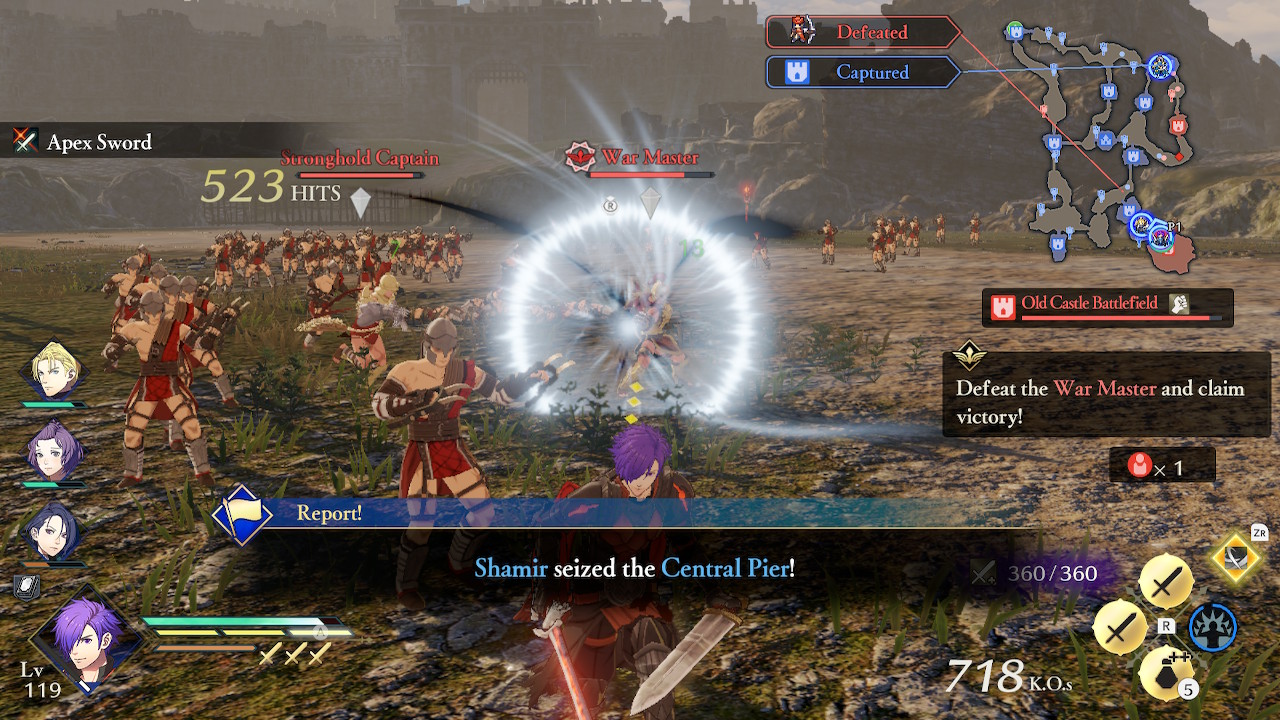Click the Defeated enemy status banner
Image resolution: width=1280 pixels, height=720 pixels.
(862, 31)
